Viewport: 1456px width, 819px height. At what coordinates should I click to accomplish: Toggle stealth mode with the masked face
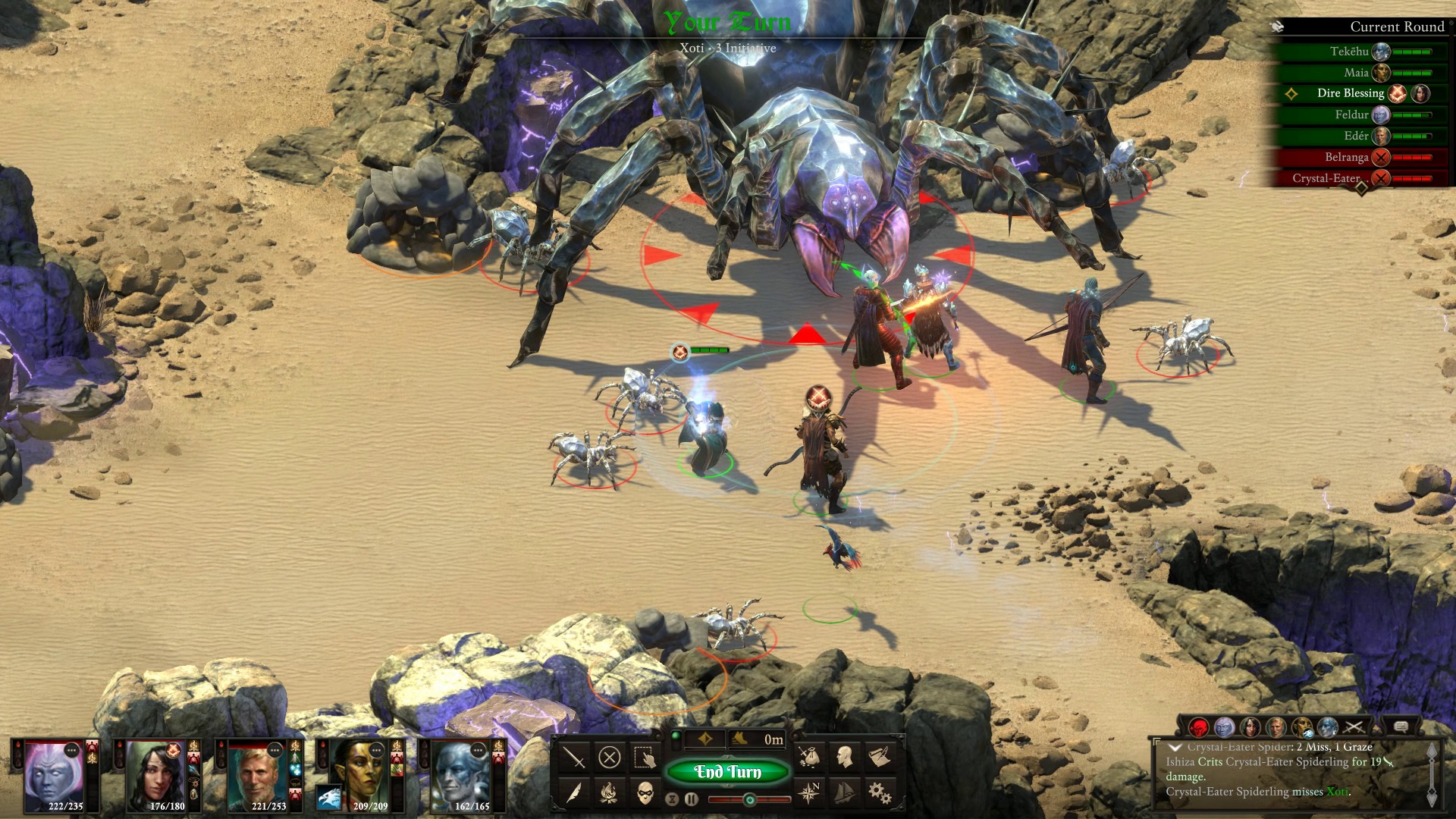point(645,793)
